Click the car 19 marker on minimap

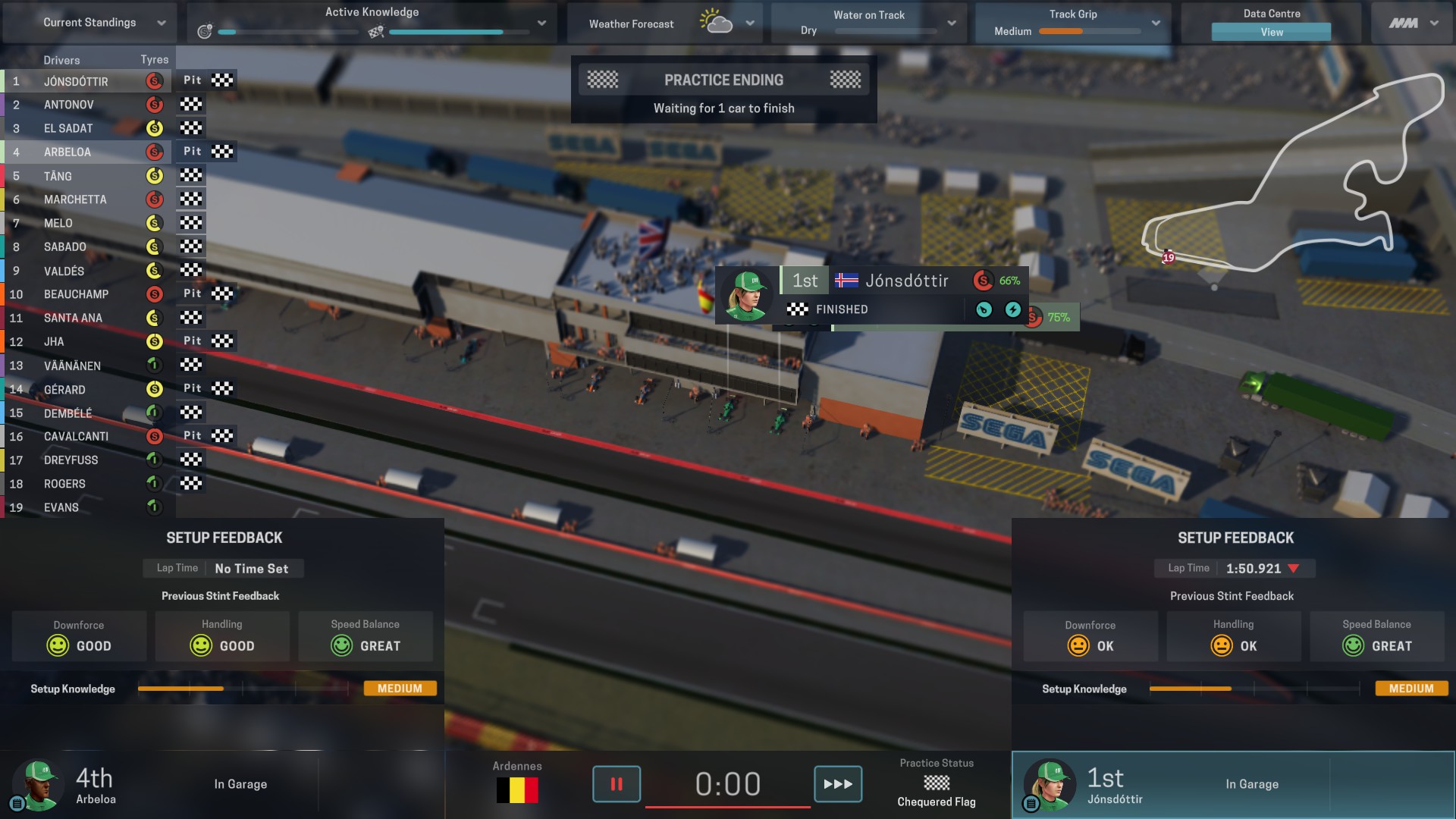coord(1169,258)
